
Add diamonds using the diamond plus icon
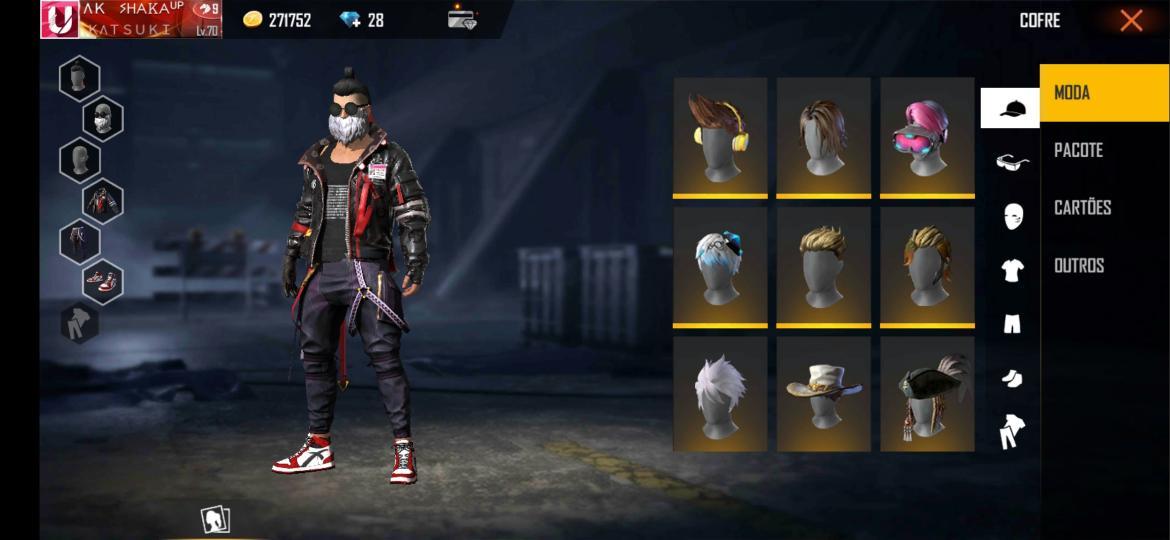[x=350, y=20]
